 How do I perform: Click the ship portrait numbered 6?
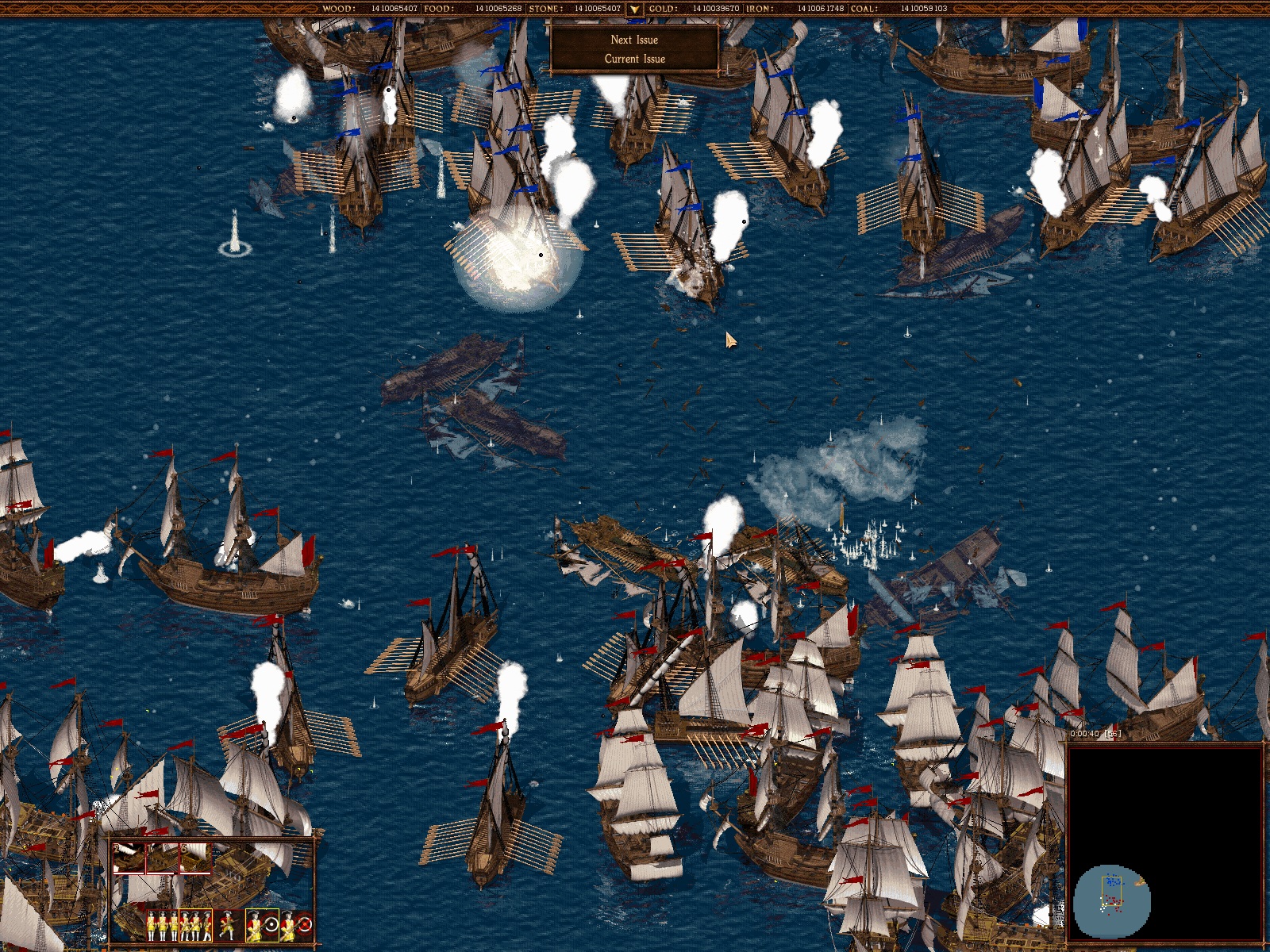194,858
